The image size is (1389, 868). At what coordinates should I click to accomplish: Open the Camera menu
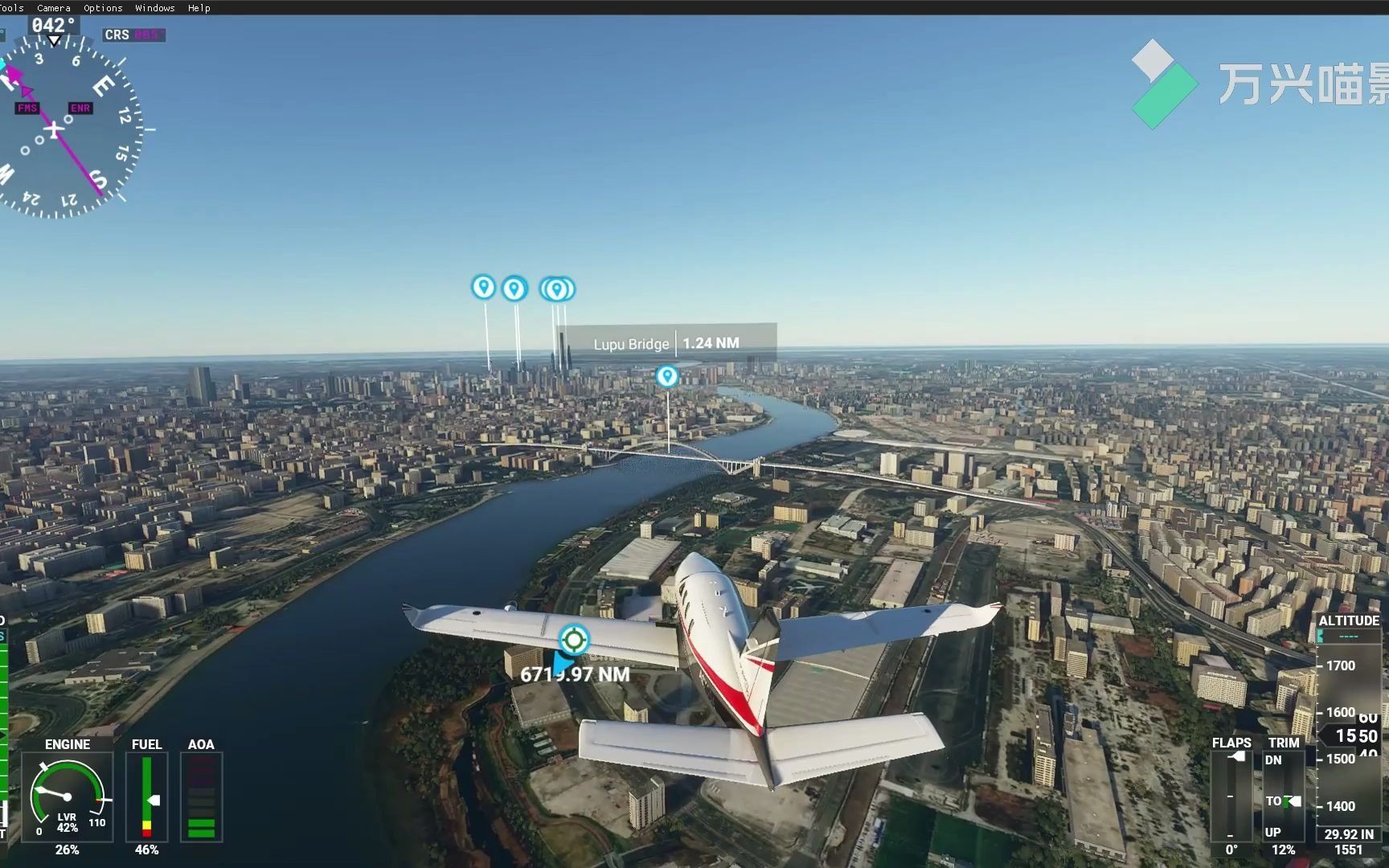coord(54,8)
